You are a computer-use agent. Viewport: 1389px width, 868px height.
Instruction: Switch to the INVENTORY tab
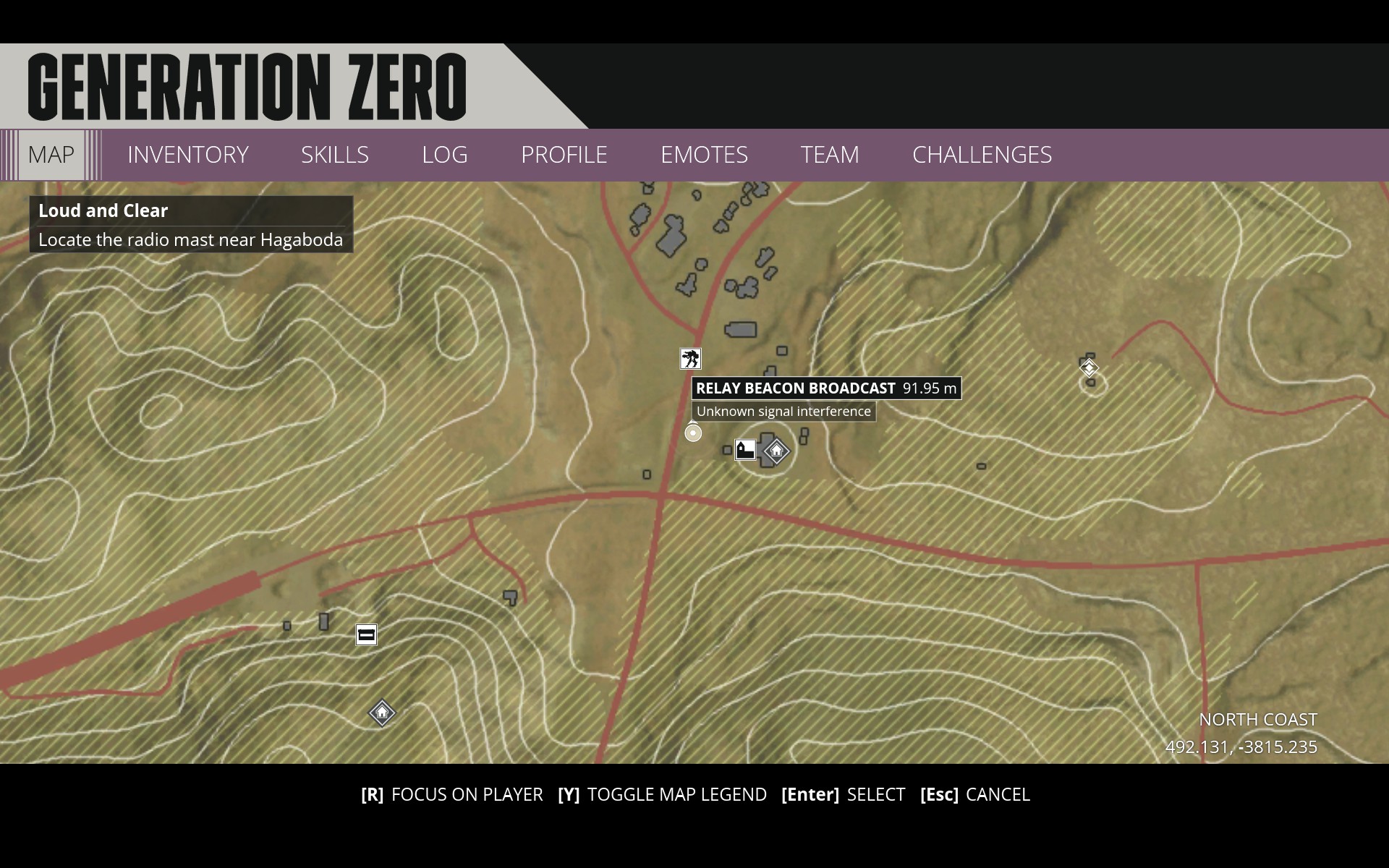(x=187, y=154)
